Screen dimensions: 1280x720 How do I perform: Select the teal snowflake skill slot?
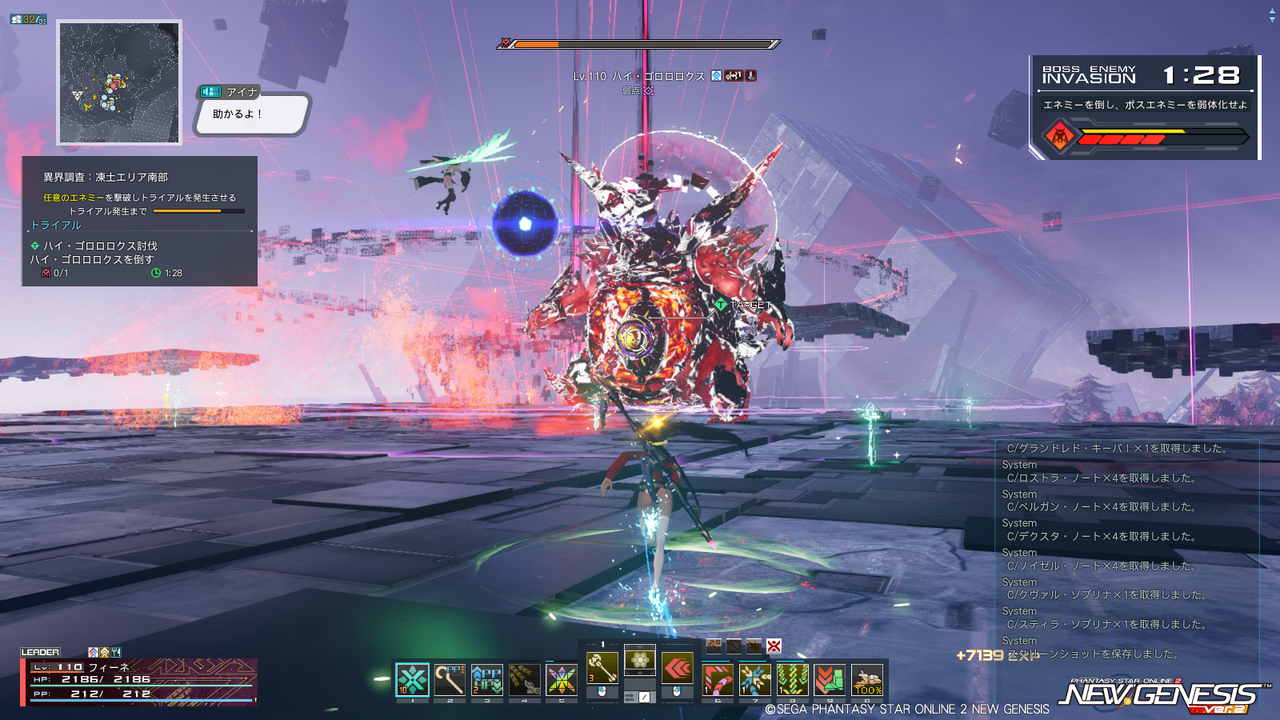(413, 680)
